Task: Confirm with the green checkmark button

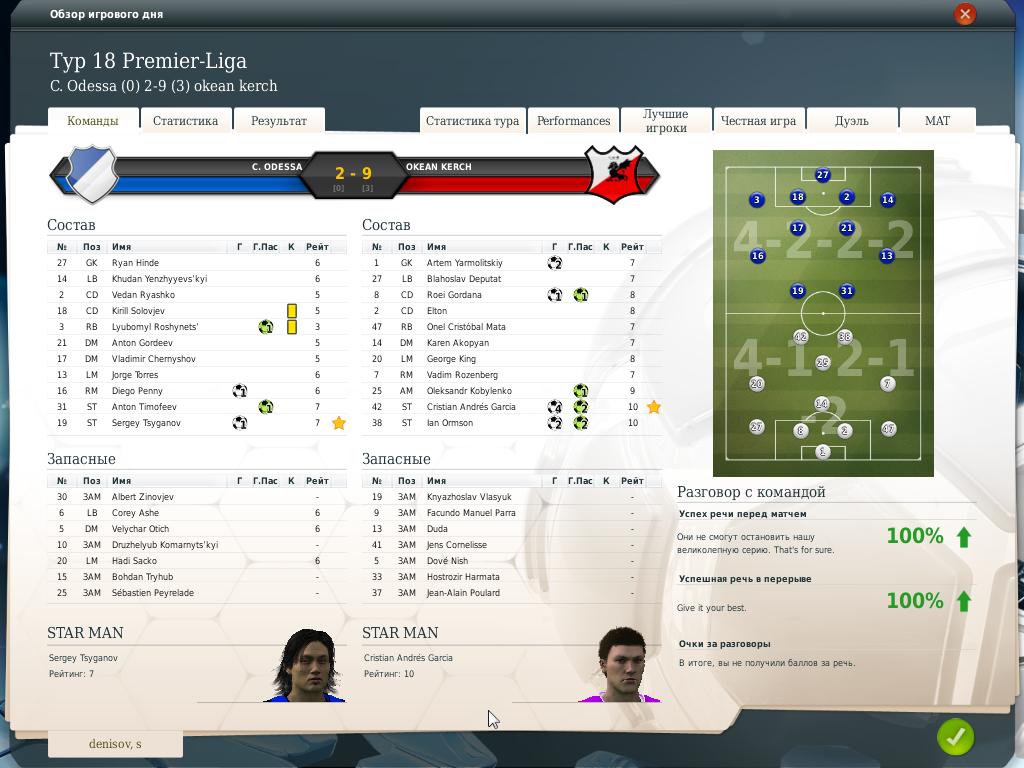Action: tap(955, 737)
